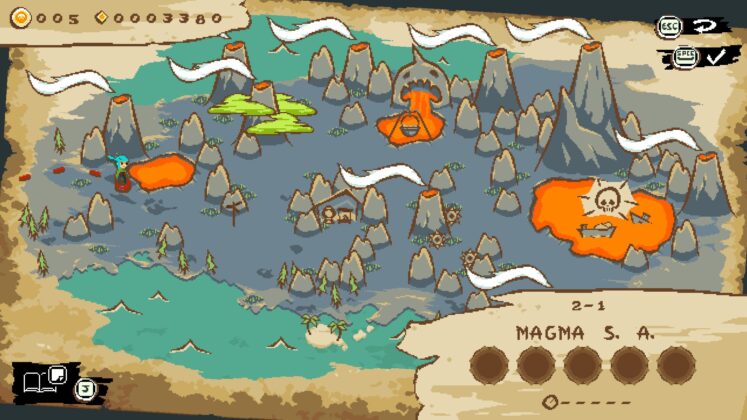The image size is (747, 420).
Task: Select the skull boss marker on lava lake
Action: (x=602, y=201)
